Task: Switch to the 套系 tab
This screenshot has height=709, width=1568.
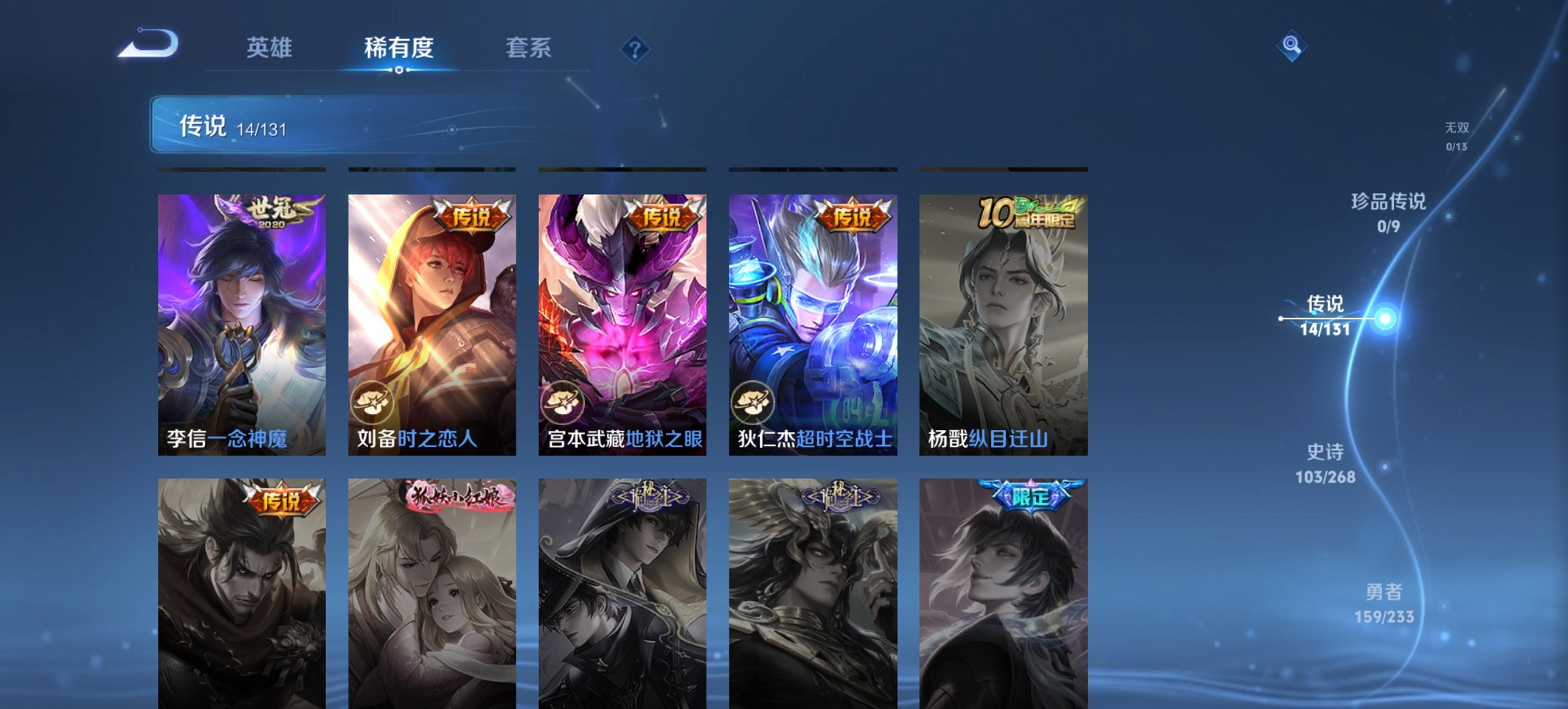Action: click(x=528, y=48)
